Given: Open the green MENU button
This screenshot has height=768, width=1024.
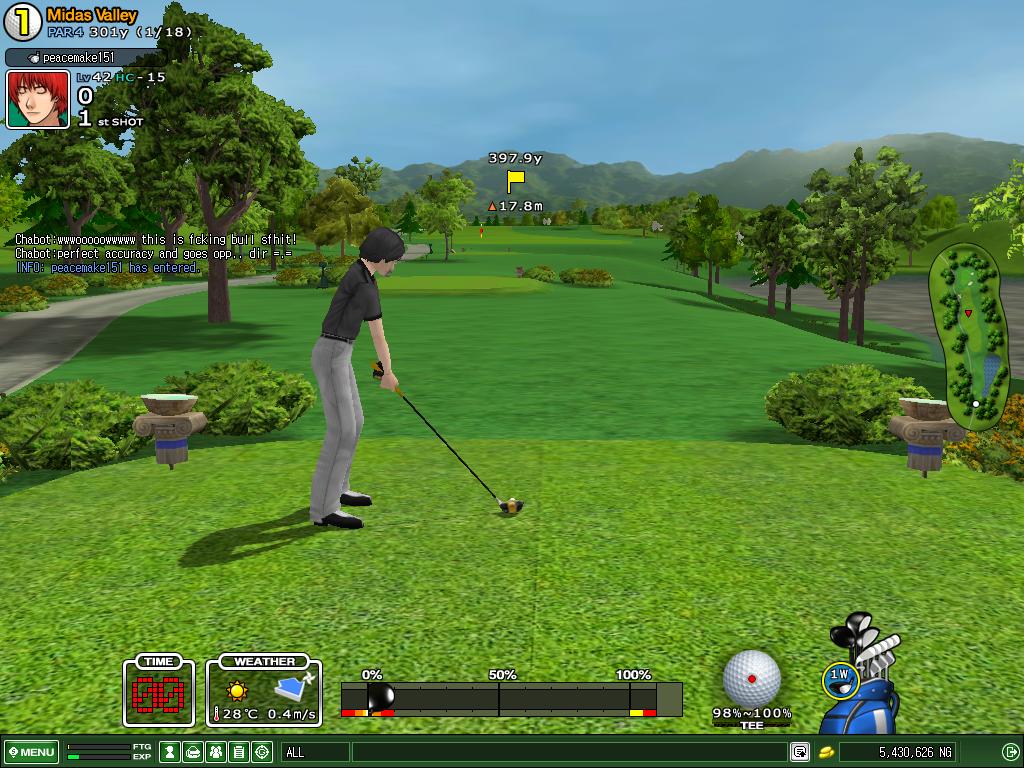Looking at the screenshot, I should click(x=31, y=752).
